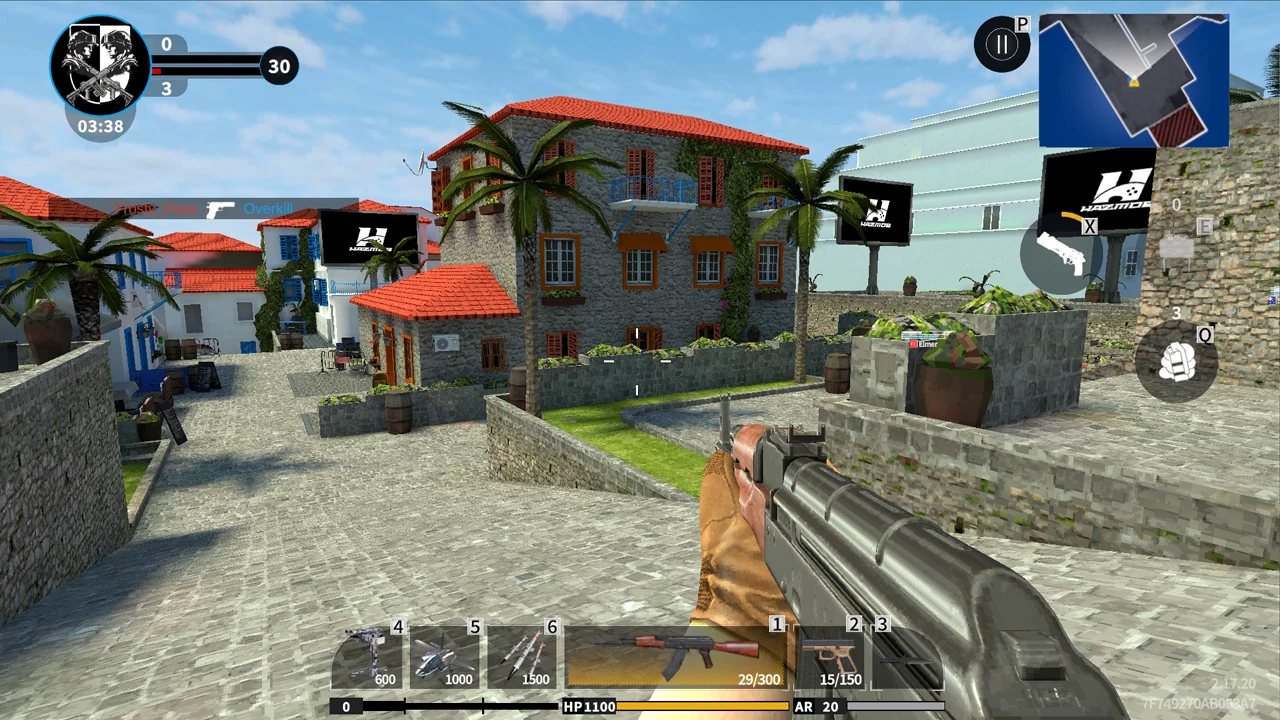Purchase the helicopter support for 1000
Viewport: 1280px width, 720px height.
pyautogui.click(x=444, y=655)
